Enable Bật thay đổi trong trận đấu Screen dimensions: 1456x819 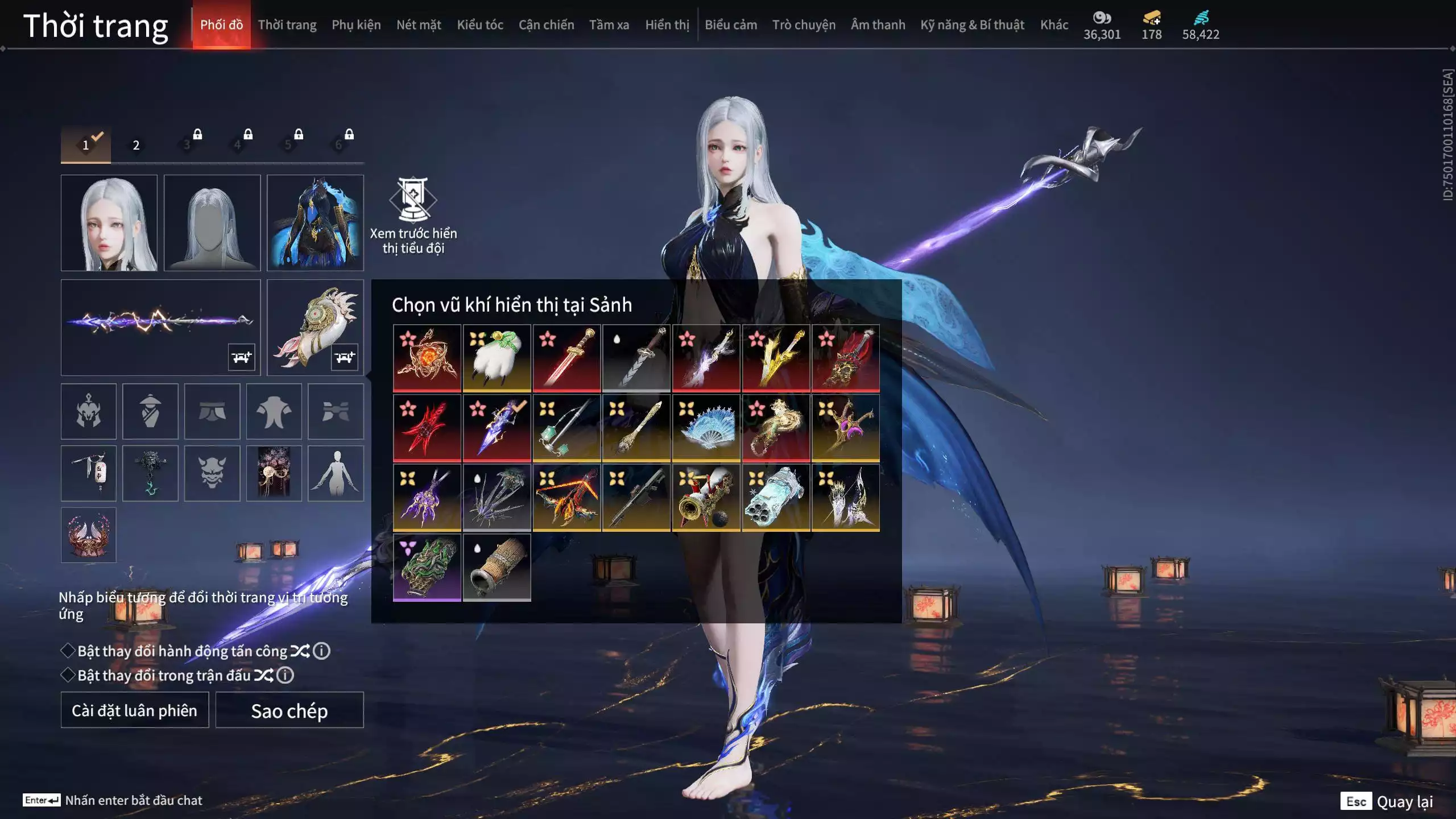[x=68, y=675]
